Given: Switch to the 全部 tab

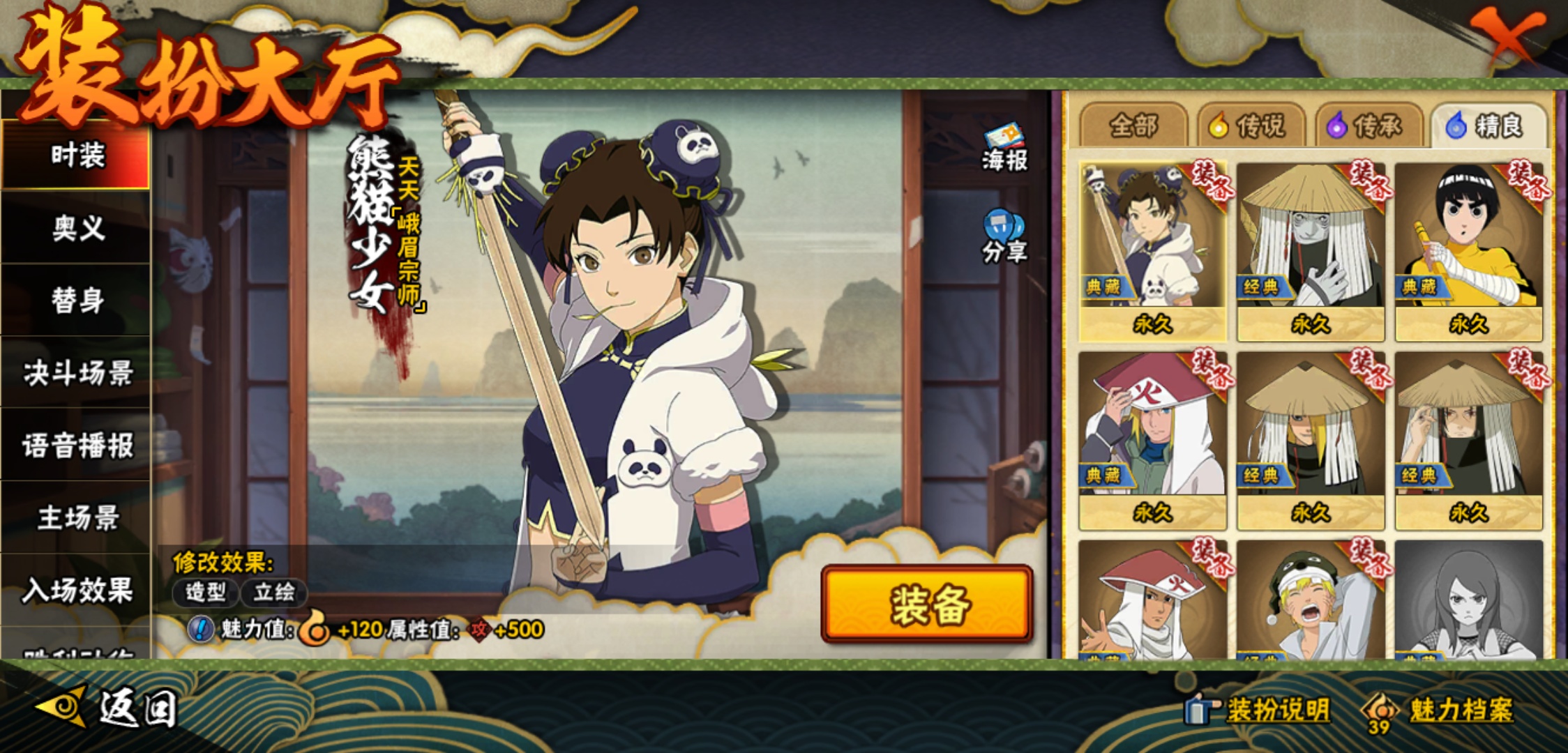Looking at the screenshot, I should coord(1133,126).
